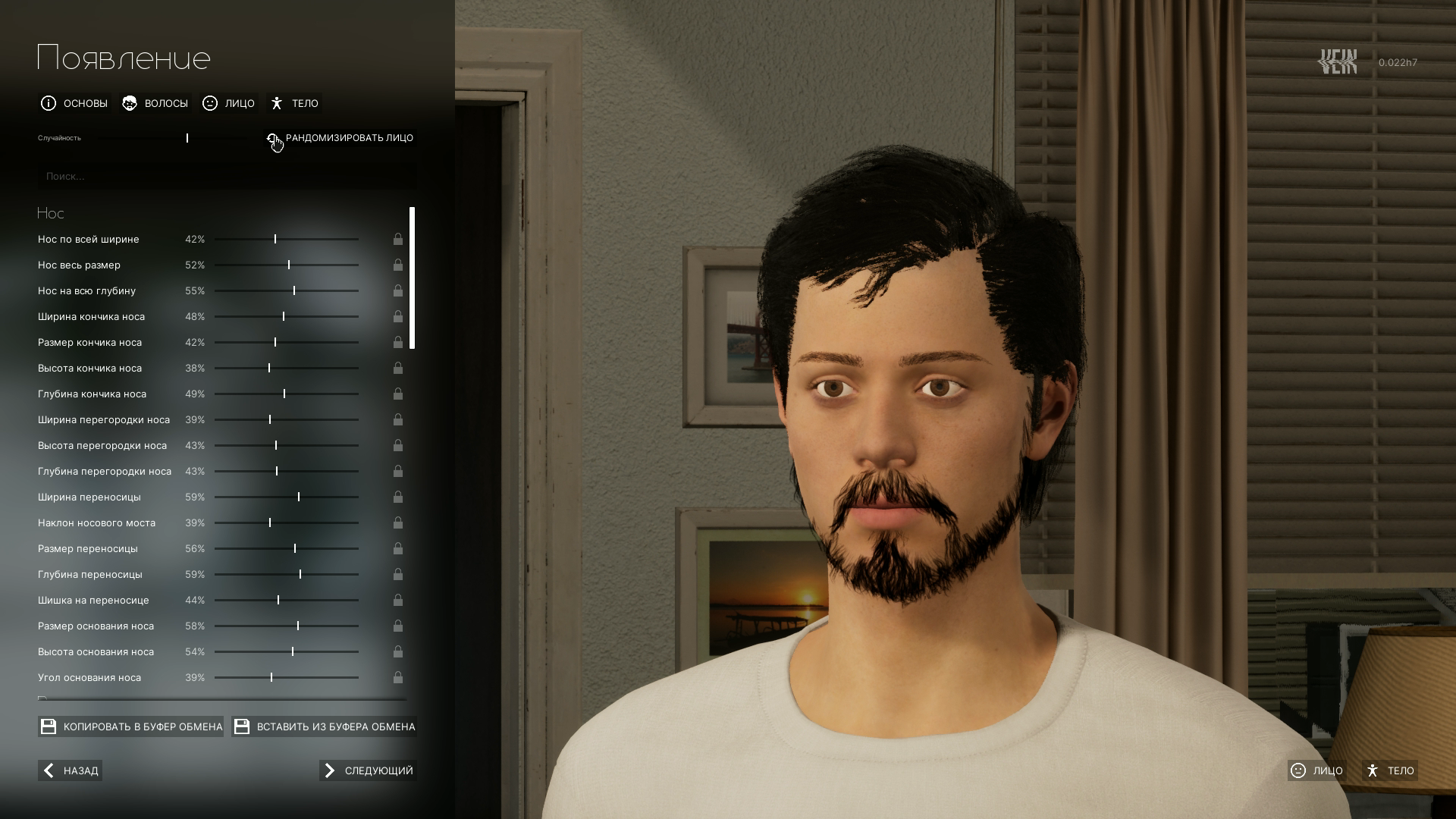Switch camera view to Тело

(1390, 770)
